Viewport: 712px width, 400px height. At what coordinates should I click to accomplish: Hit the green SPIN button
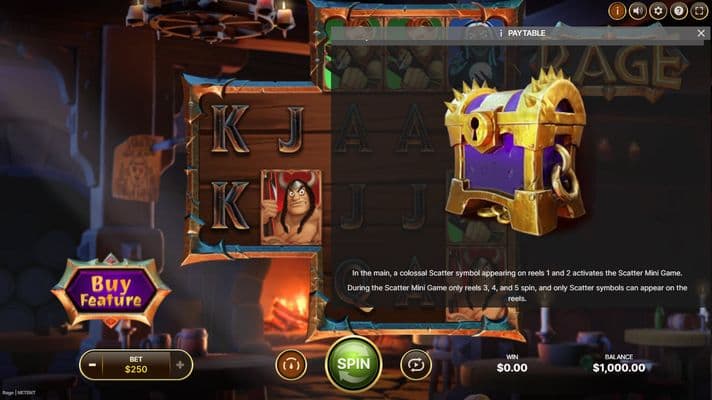coord(353,364)
